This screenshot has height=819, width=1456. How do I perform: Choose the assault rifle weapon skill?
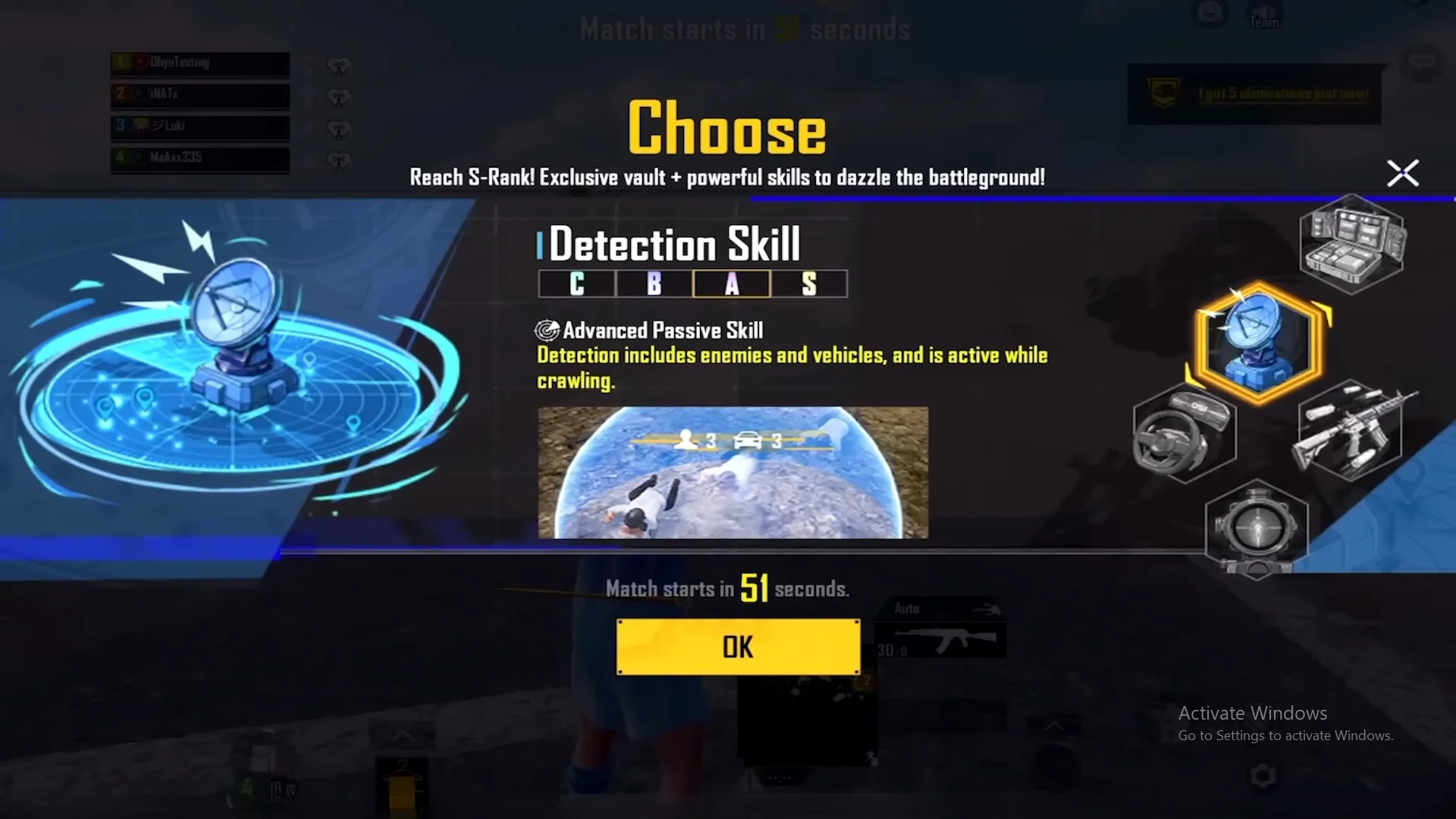1351,431
